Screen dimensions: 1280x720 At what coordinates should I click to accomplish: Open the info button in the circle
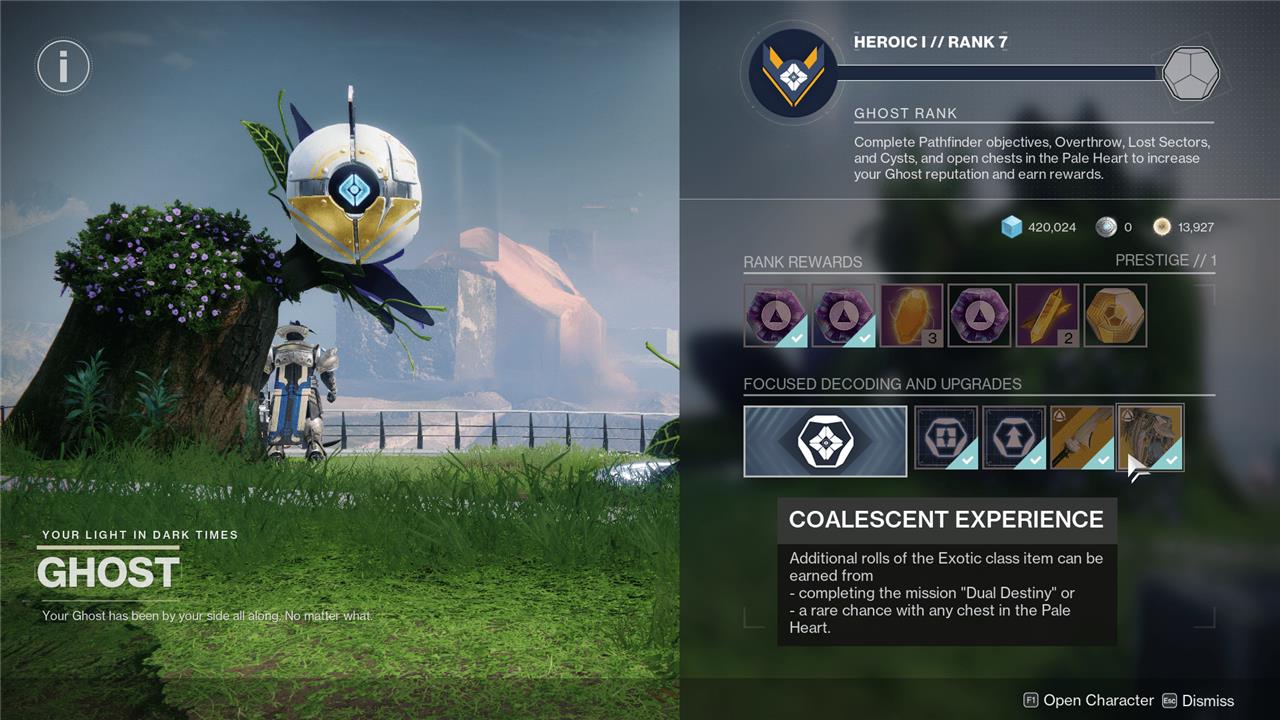pyautogui.click(x=63, y=67)
